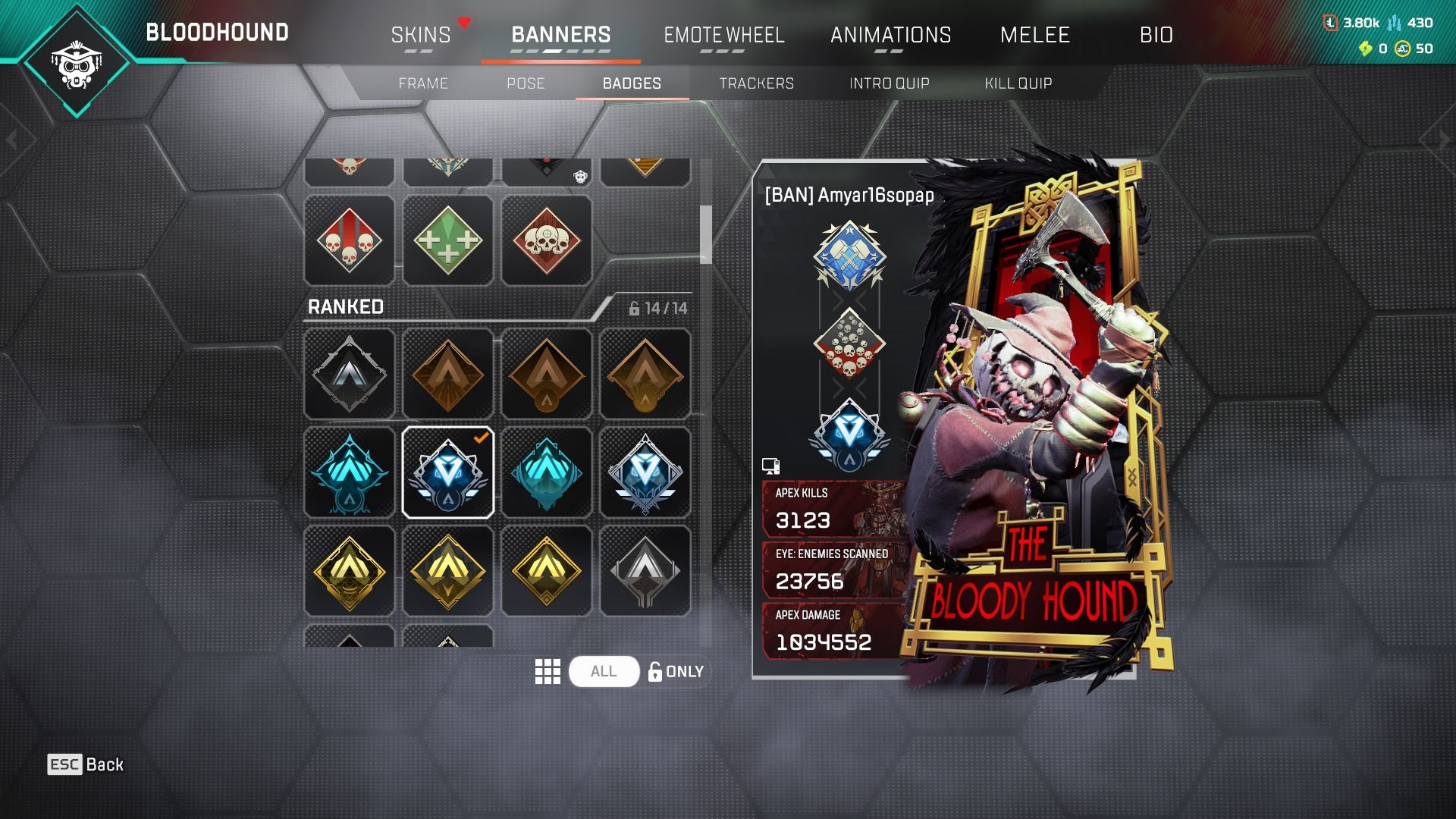Screen dimensions: 1456x819
Task: Go back with the Back button
Action: 86,764
